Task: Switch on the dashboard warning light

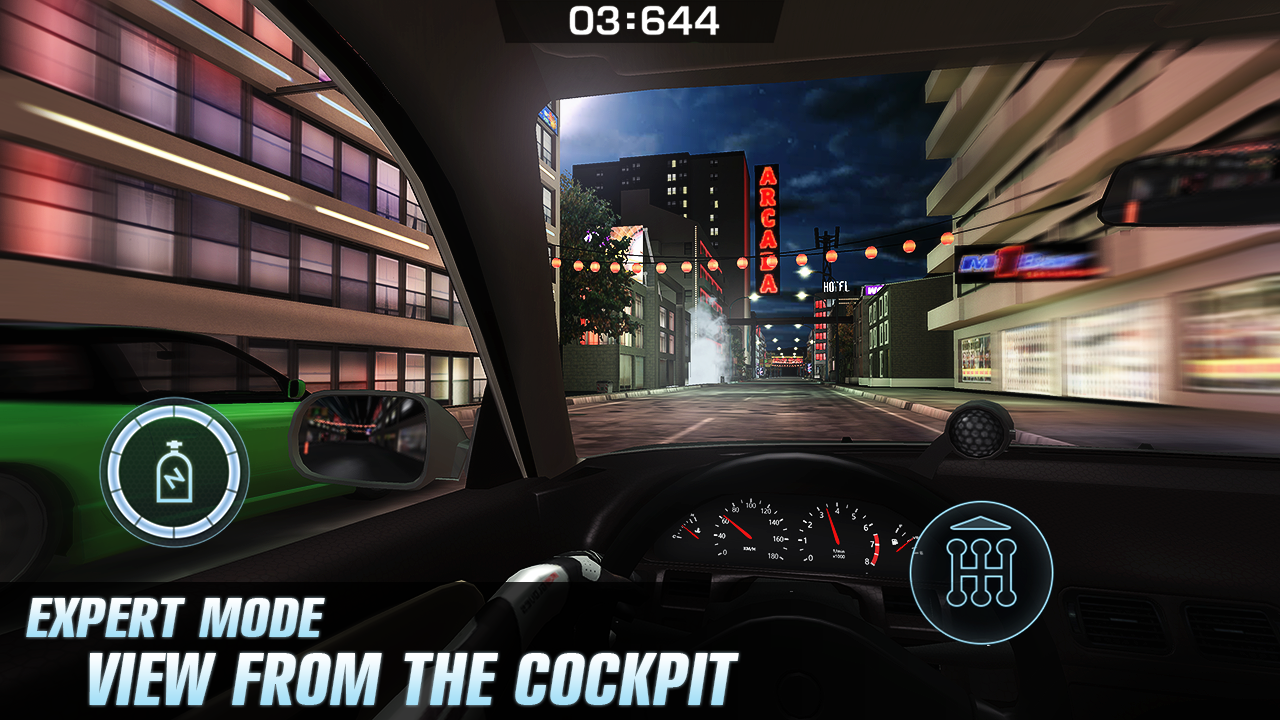Action: (x=696, y=531)
